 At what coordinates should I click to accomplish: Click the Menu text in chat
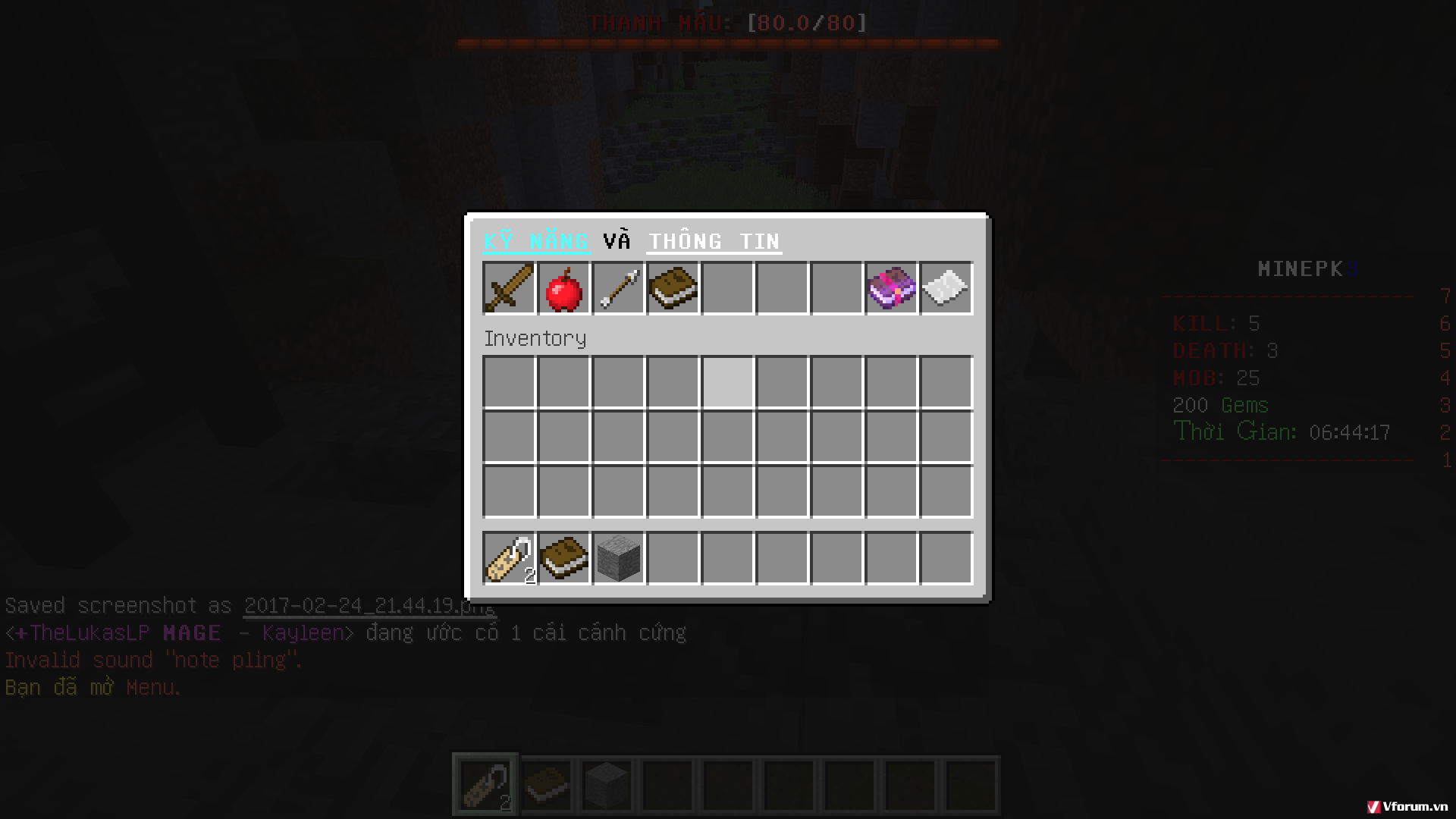(x=151, y=687)
